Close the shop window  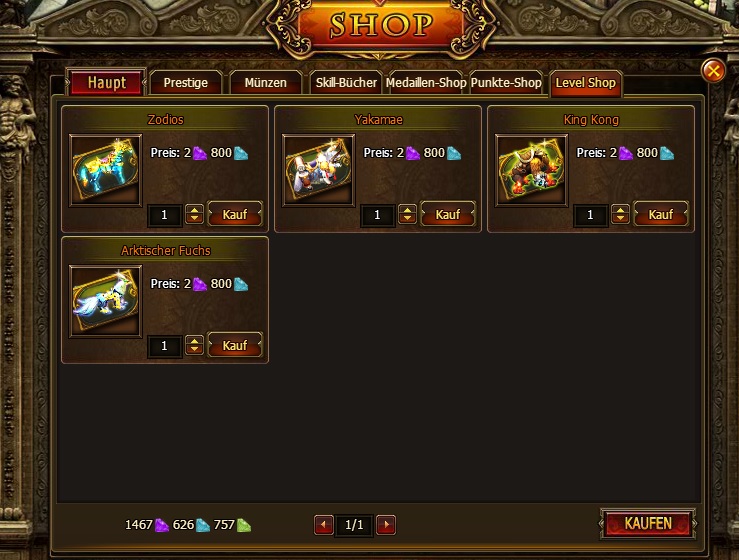pos(712,70)
